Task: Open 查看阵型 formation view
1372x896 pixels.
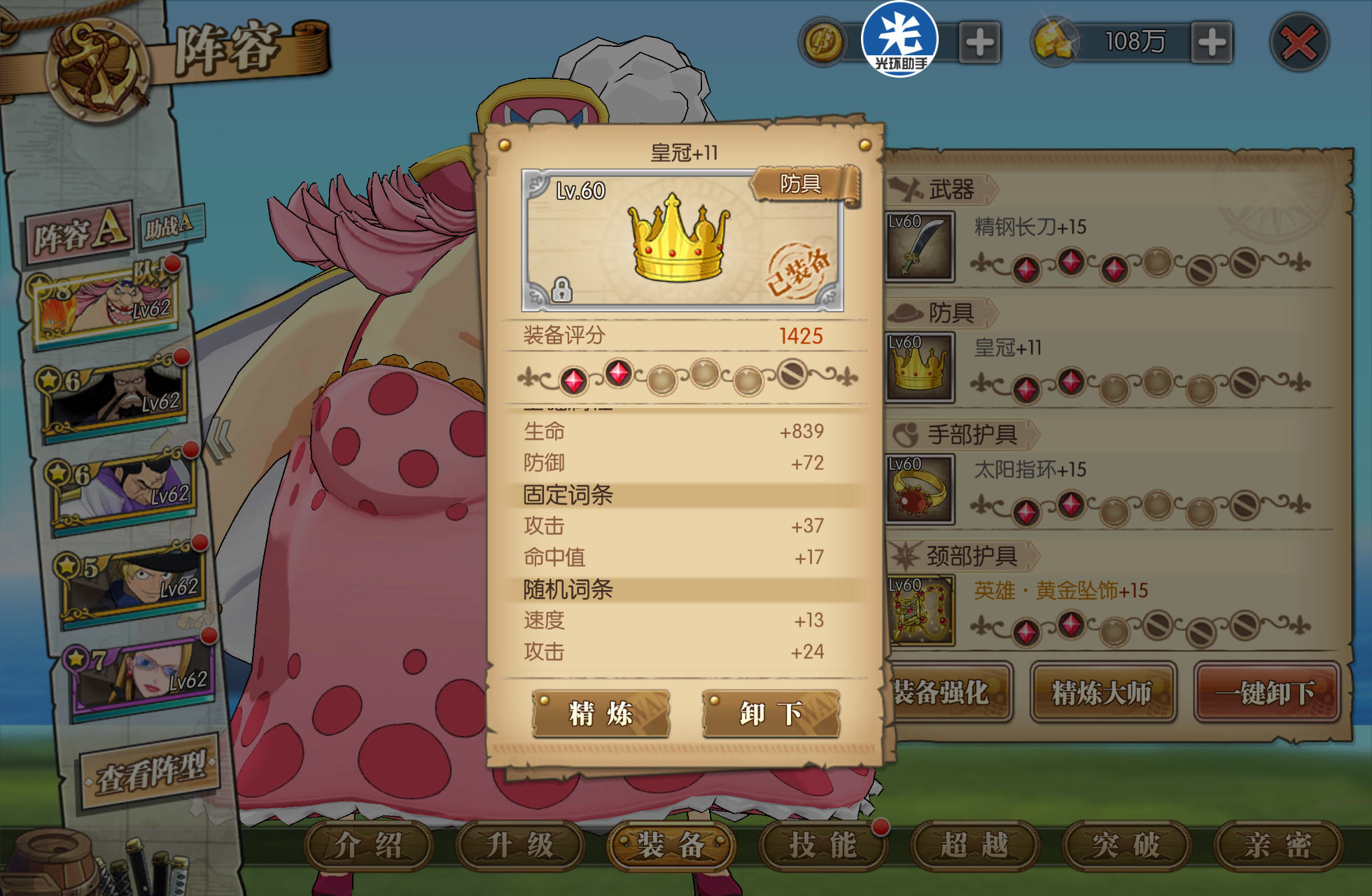Action: [x=150, y=772]
